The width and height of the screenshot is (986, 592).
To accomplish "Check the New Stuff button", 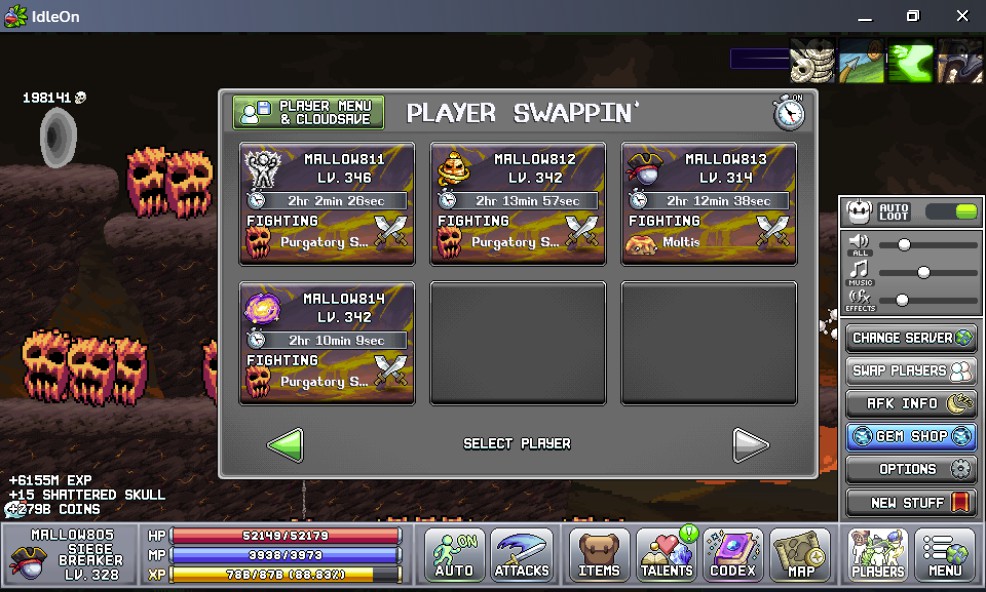I will [x=910, y=502].
